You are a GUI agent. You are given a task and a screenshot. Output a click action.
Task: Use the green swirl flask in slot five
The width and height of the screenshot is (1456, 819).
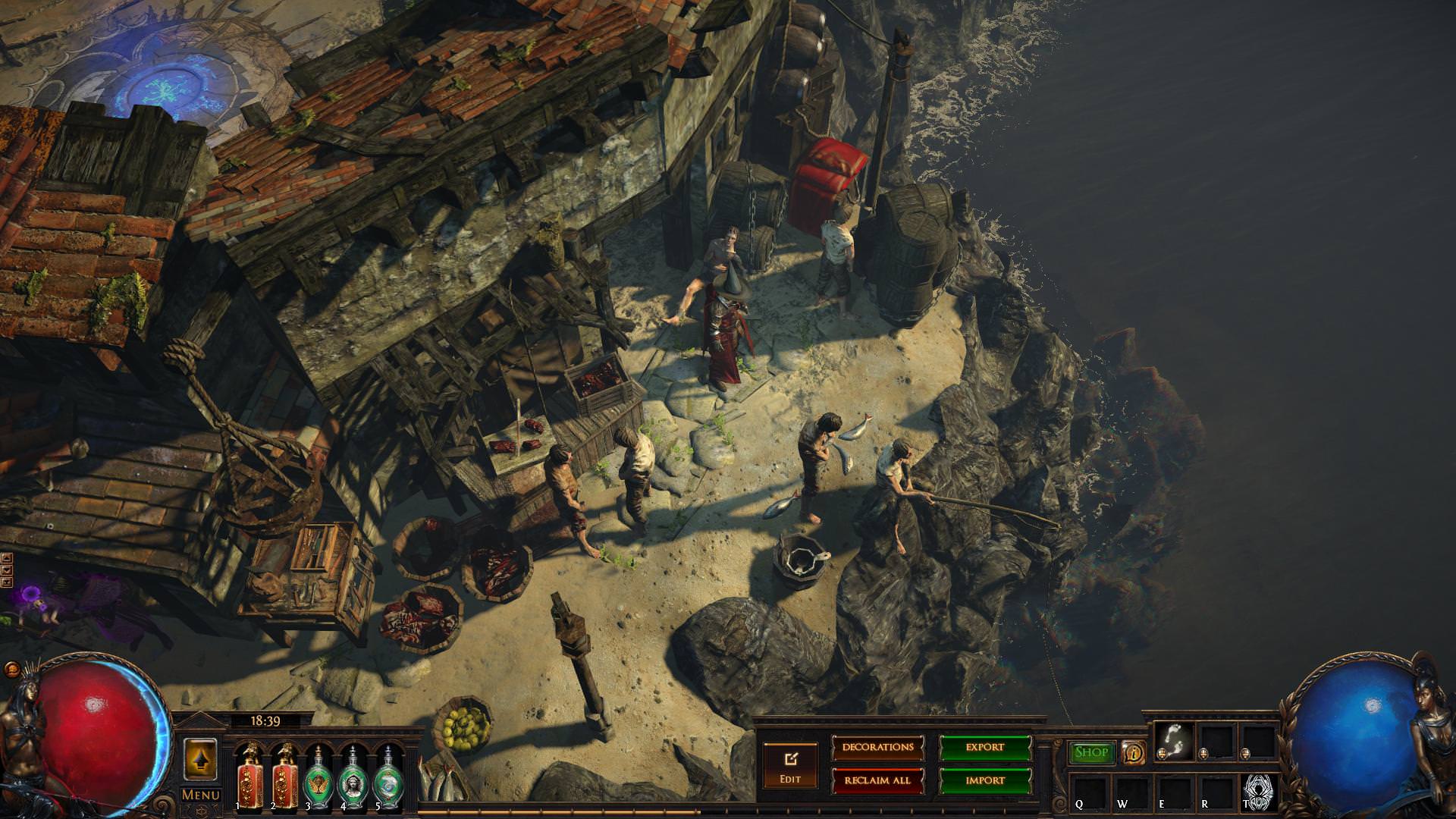coord(388,775)
